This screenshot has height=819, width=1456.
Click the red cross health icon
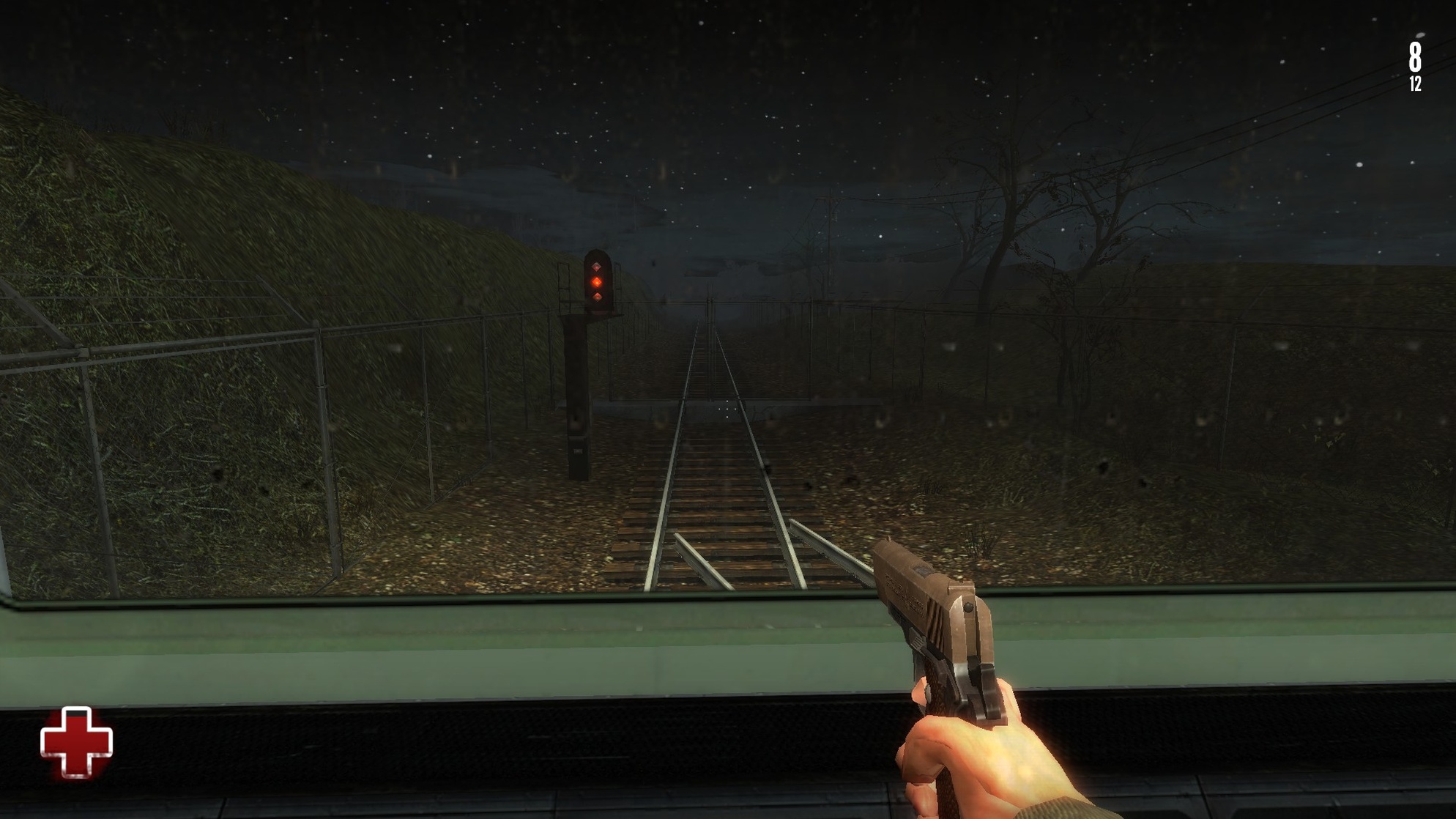pyautogui.click(x=76, y=742)
